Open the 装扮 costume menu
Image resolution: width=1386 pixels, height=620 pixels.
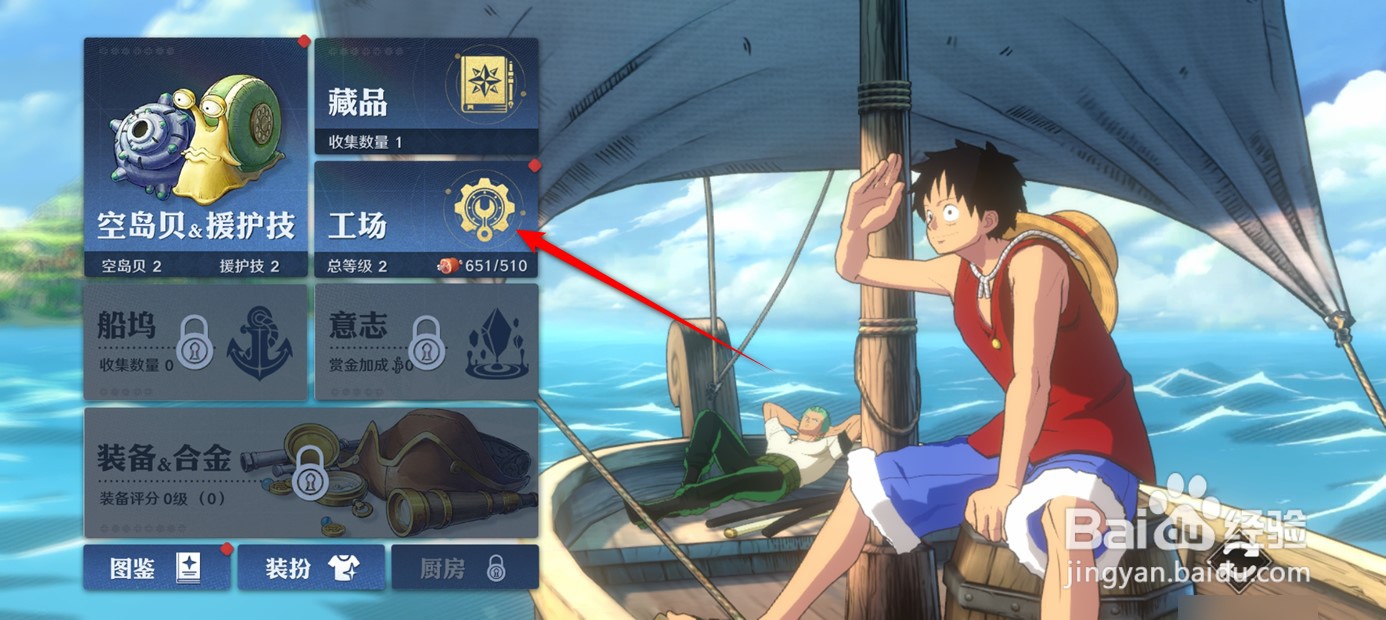(x=311, y=567)
